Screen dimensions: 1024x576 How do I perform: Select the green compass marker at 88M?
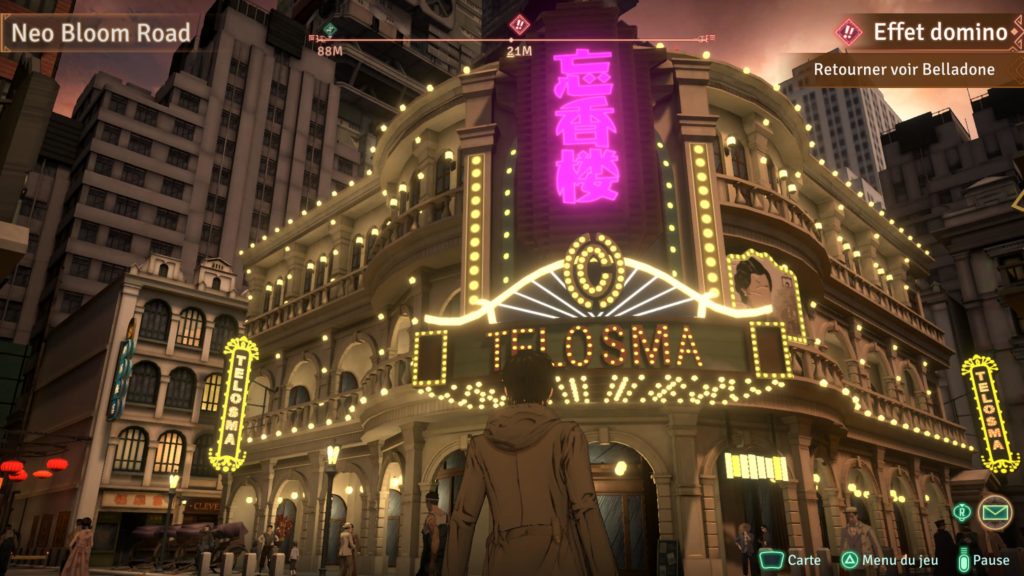[330, 29]
